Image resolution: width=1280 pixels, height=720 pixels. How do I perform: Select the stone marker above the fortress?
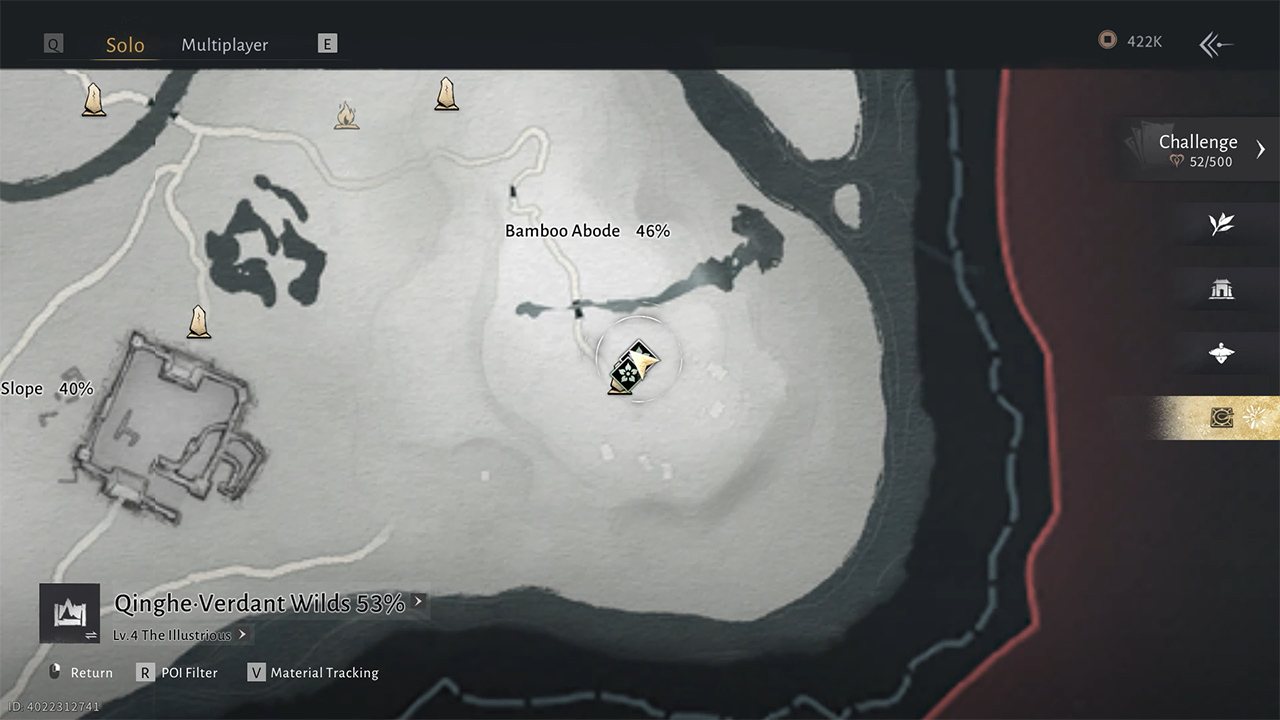pyautogui.click(x=199, y=321)
